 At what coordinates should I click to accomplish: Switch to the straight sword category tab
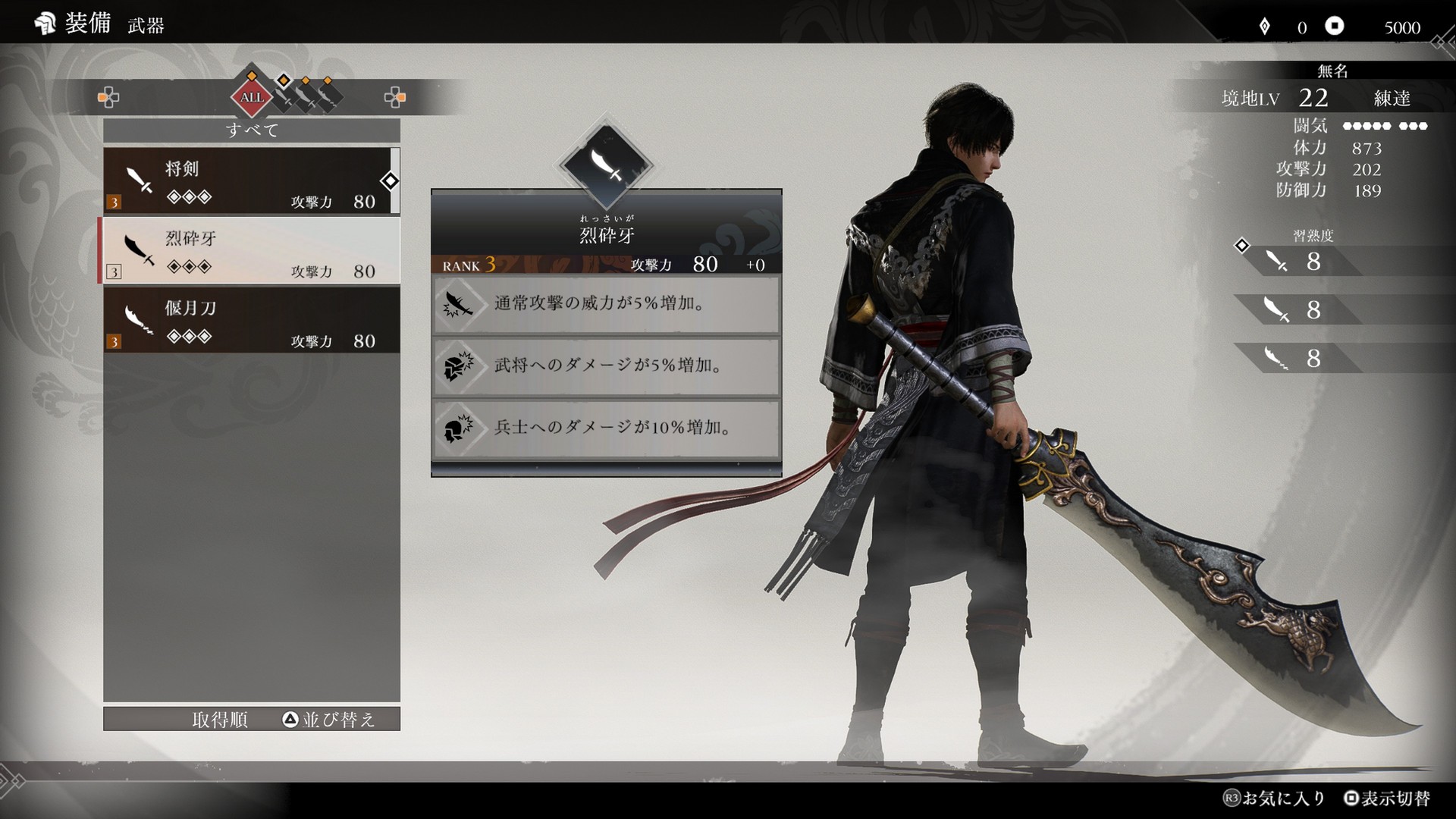[x=284, y=97]
